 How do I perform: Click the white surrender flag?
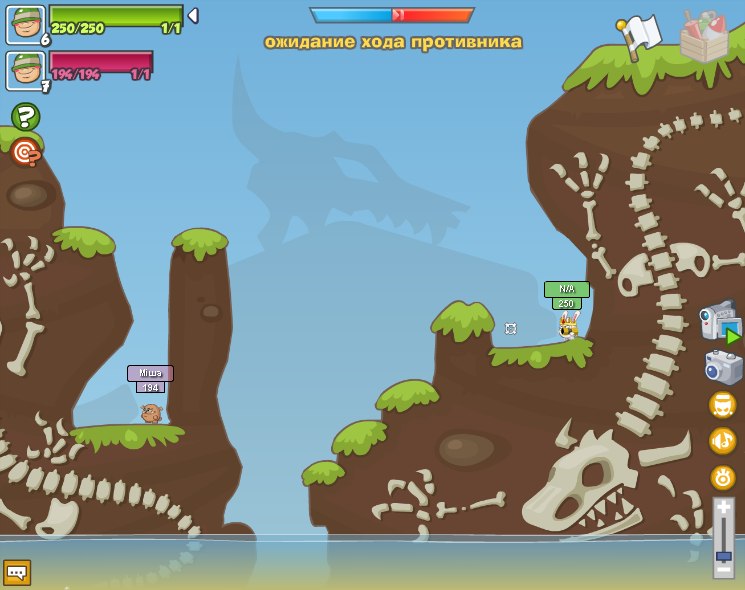pyautogui.click(x=638, y=37)
